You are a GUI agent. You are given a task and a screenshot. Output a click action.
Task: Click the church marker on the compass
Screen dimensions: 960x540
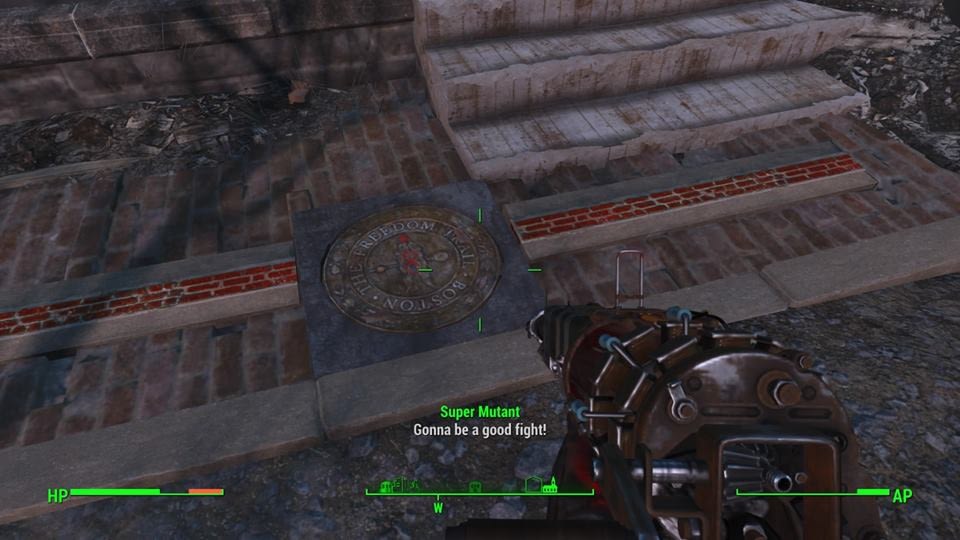(x=551, y=484)
